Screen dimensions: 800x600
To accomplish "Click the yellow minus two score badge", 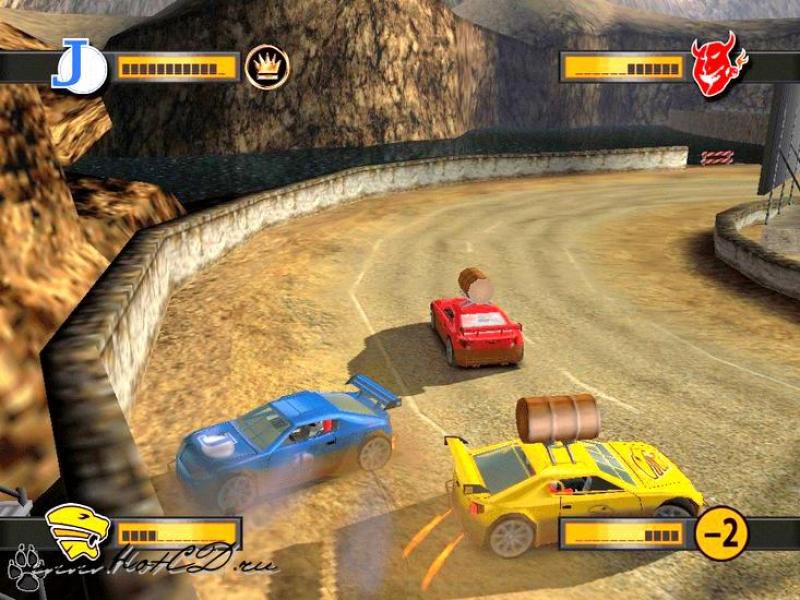I will coord(721,533).
